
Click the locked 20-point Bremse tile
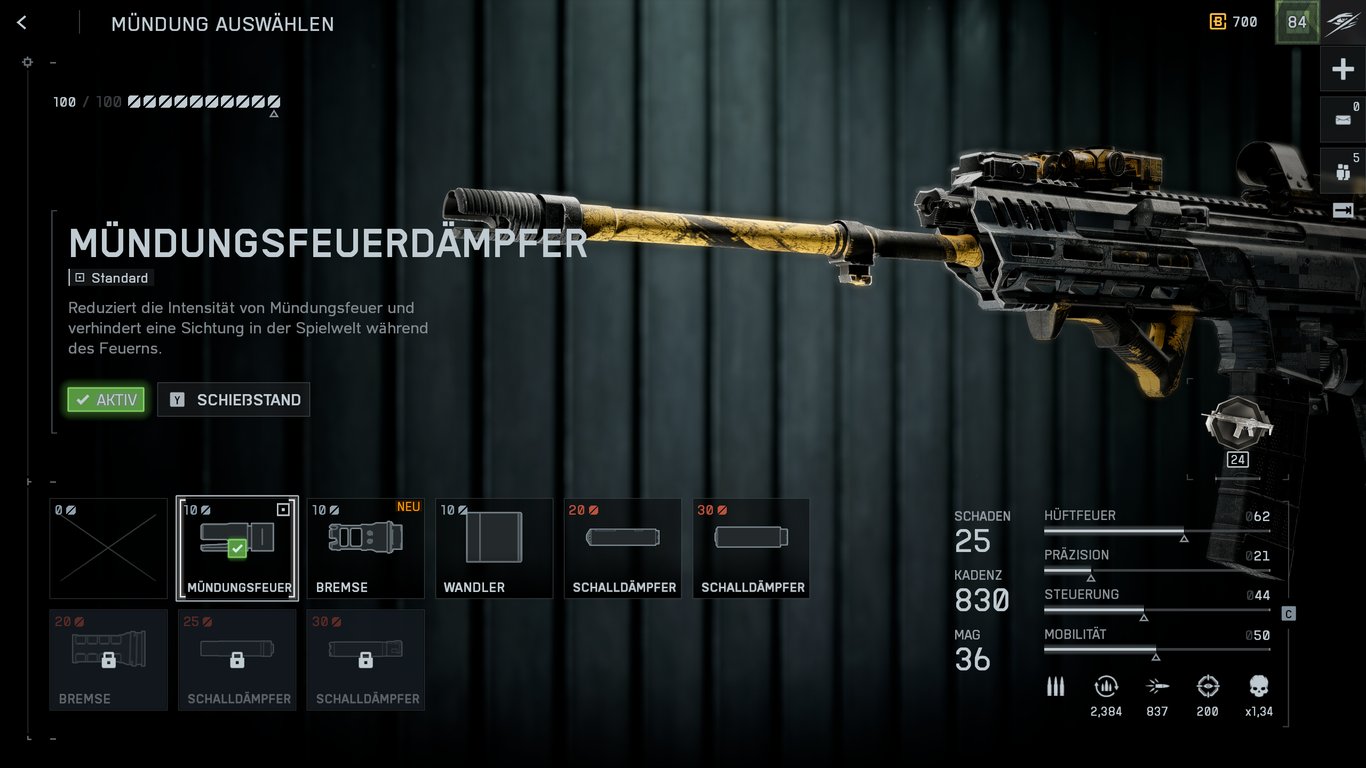tap(109, 660)
